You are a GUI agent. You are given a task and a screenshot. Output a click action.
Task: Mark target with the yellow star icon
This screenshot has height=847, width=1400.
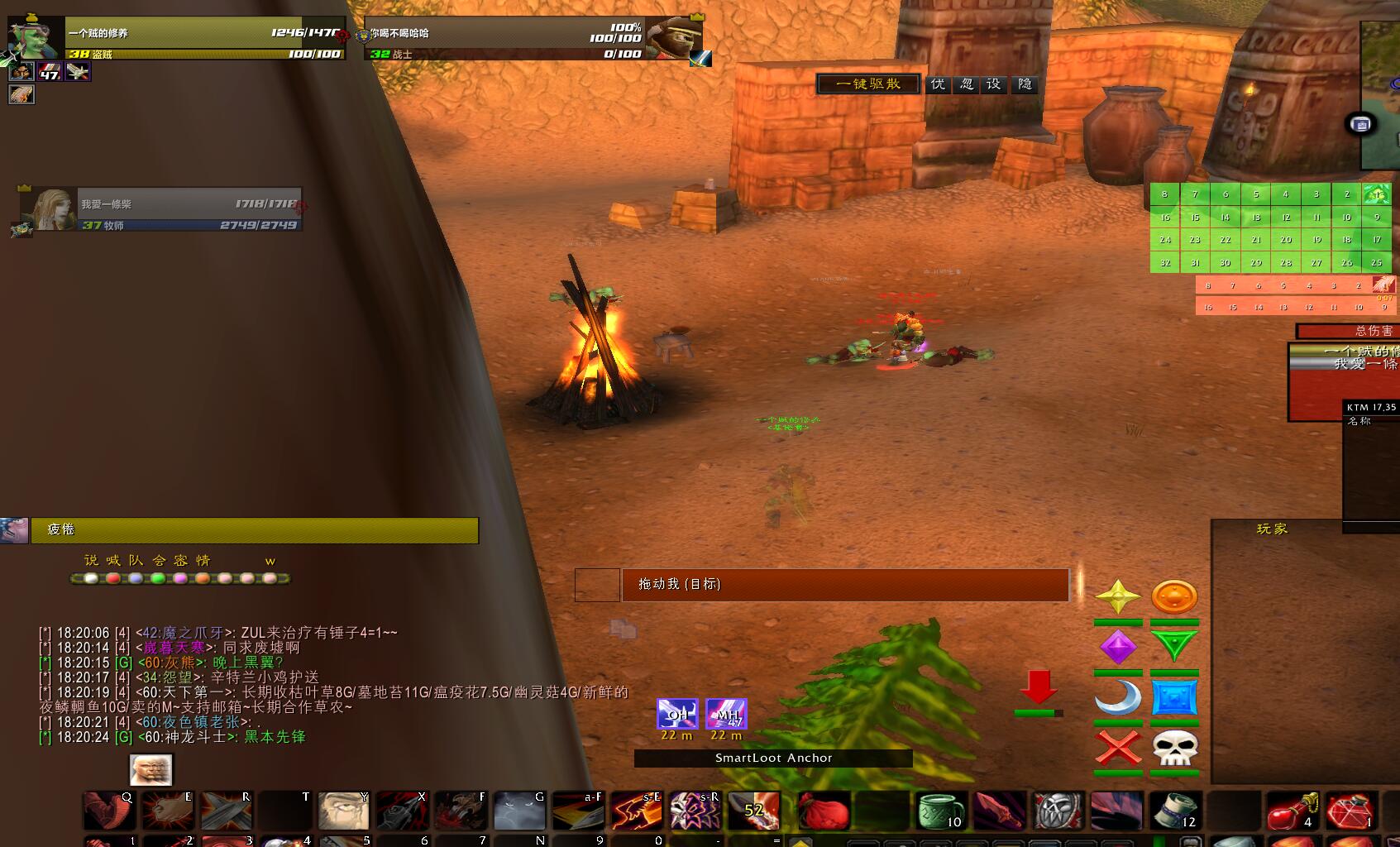(x=1118, y=596)
